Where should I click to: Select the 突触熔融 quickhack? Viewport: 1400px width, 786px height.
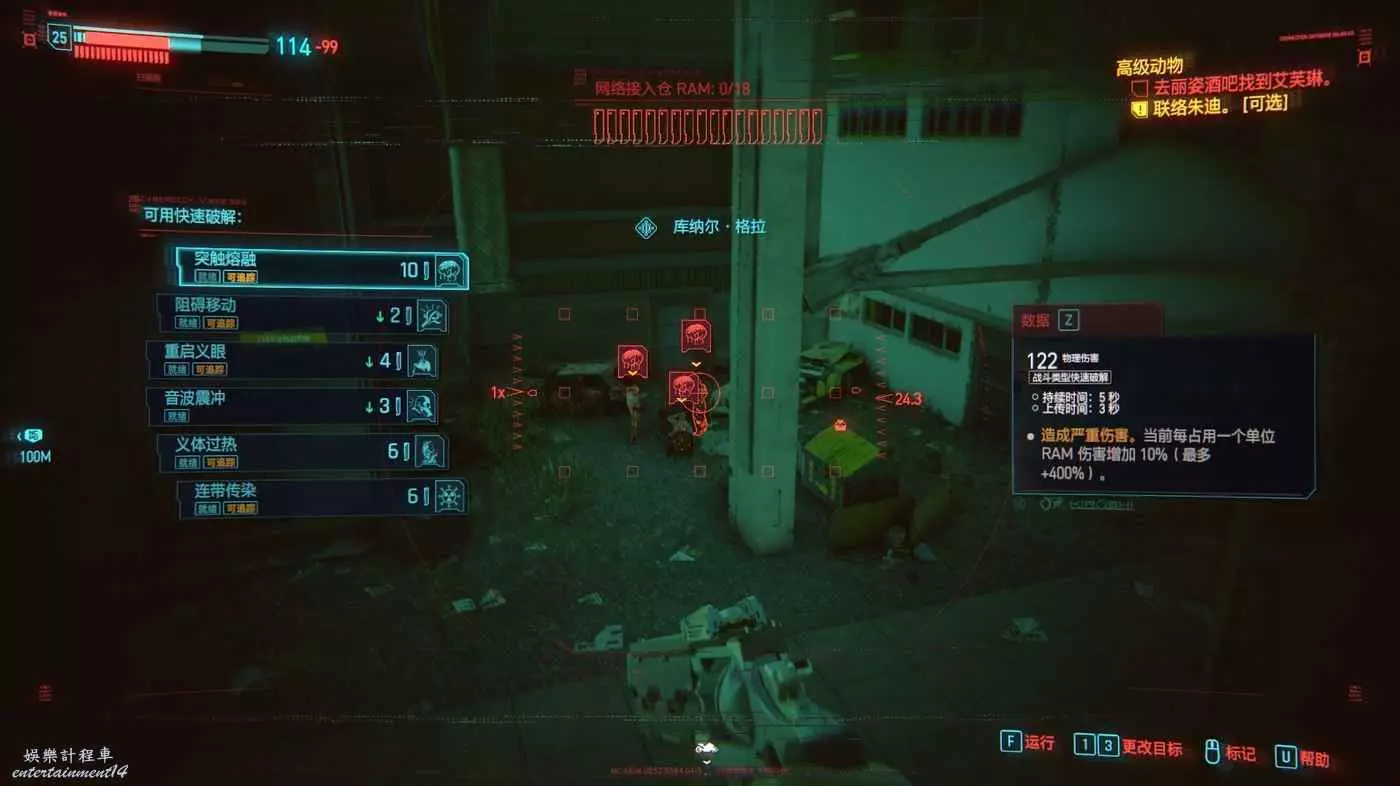click(320, 269)
